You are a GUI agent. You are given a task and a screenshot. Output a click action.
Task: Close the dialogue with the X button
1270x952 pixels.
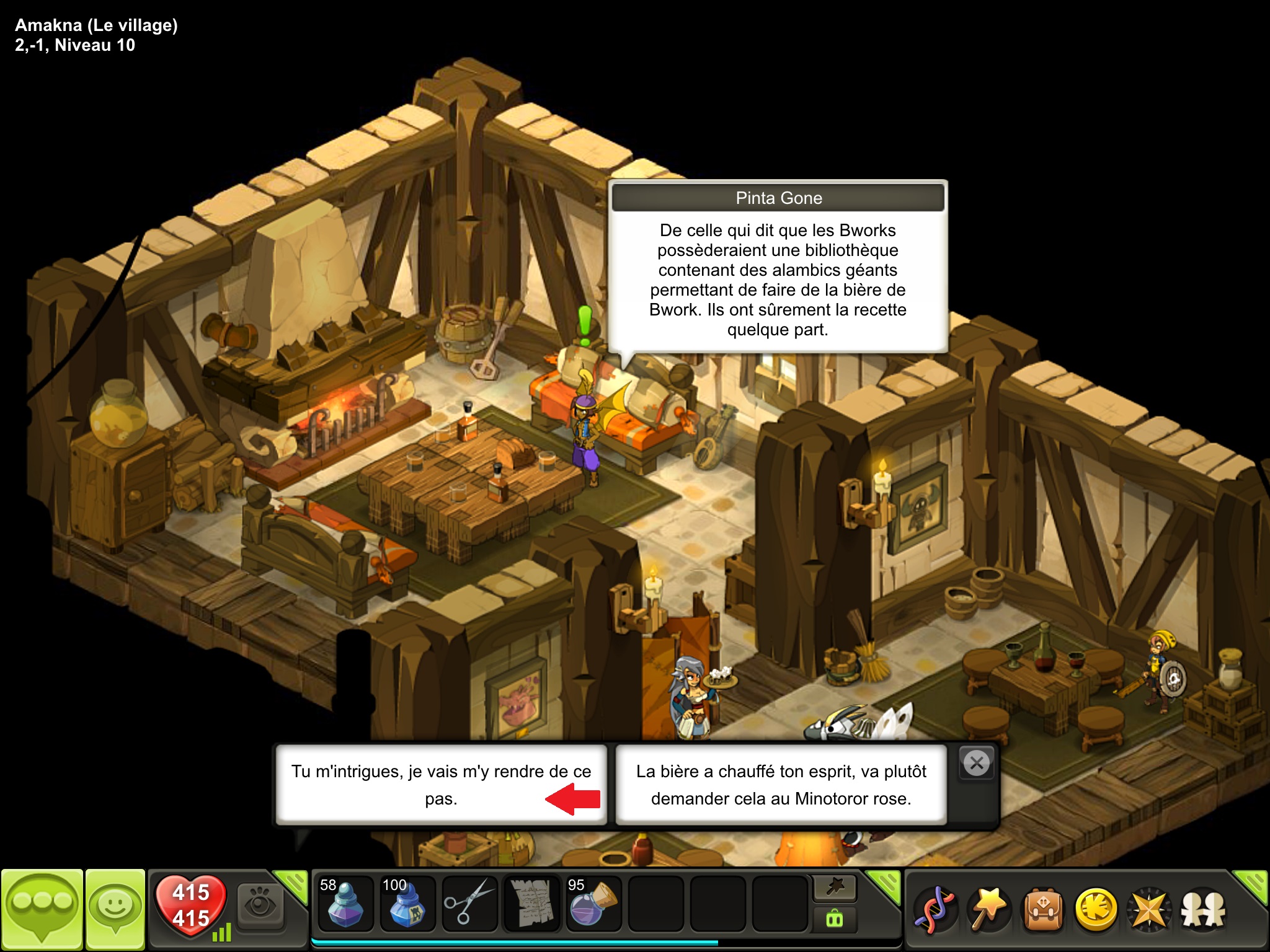[x=977, y=763]
